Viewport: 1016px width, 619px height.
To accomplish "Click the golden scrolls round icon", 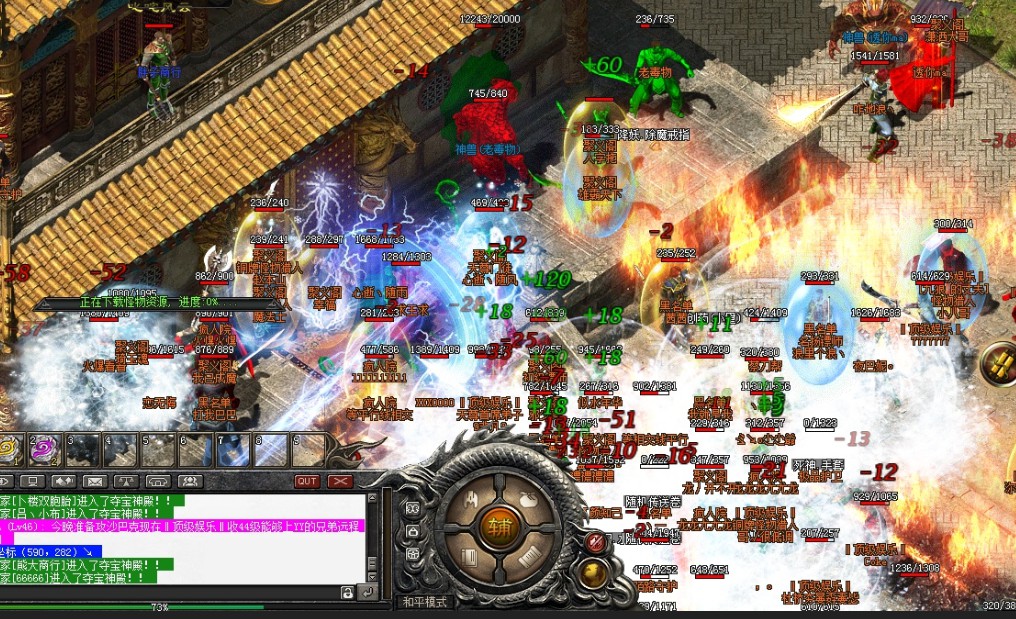I will (998, 364).
